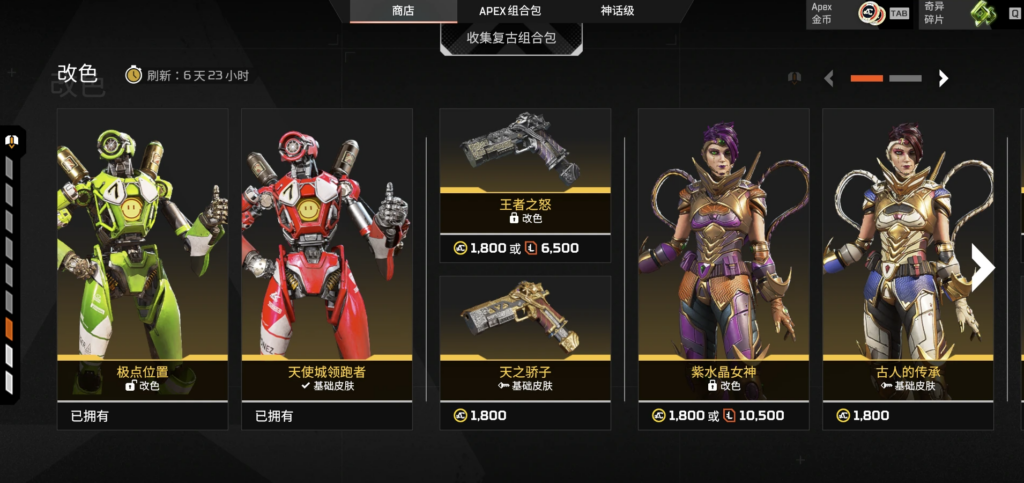This screenshot has height=483, width=1024.
Task: Jump to the second page indicator
Action: click(905, 78)
